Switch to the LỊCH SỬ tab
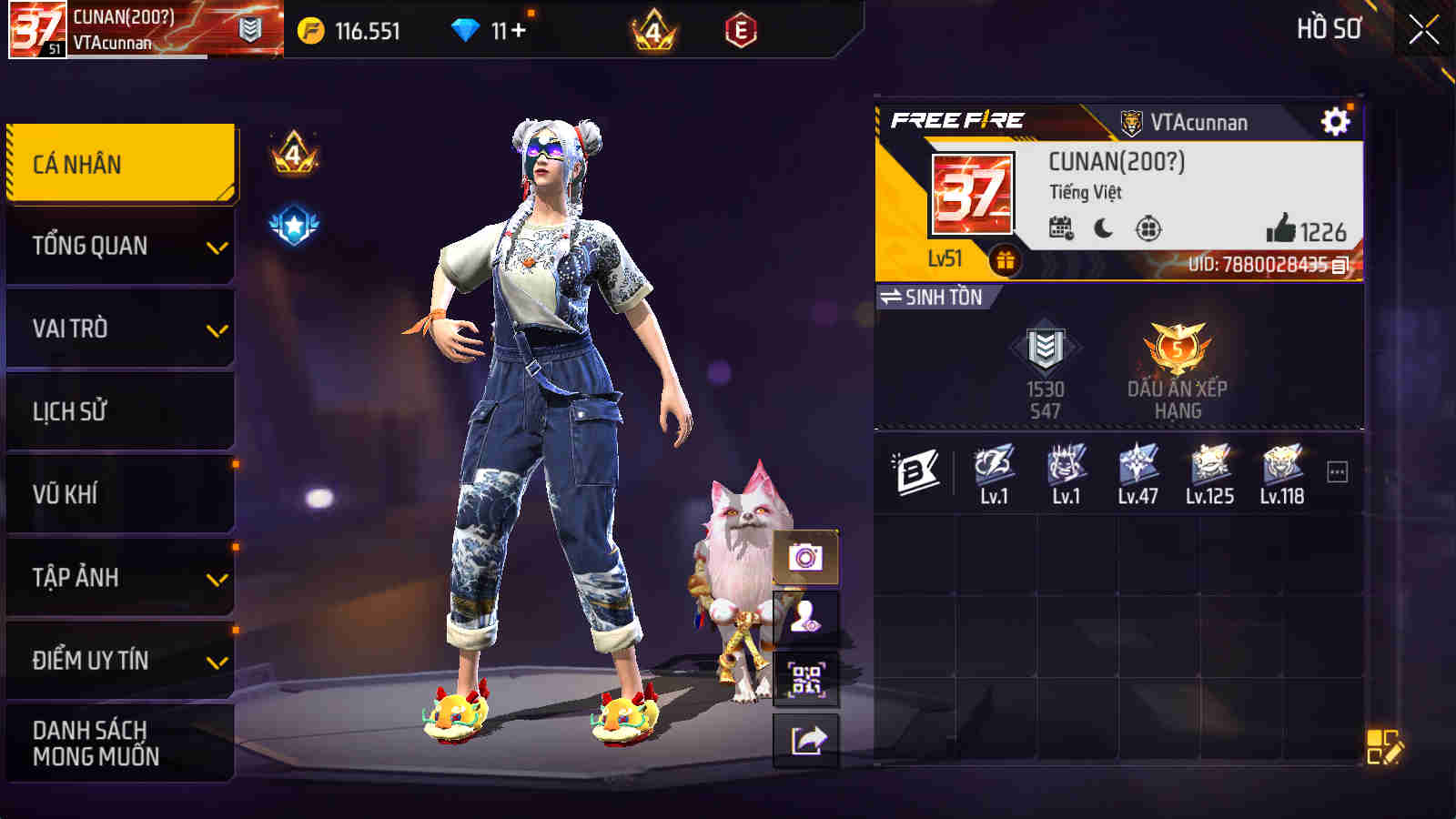1456x819 pixels. 118,410
